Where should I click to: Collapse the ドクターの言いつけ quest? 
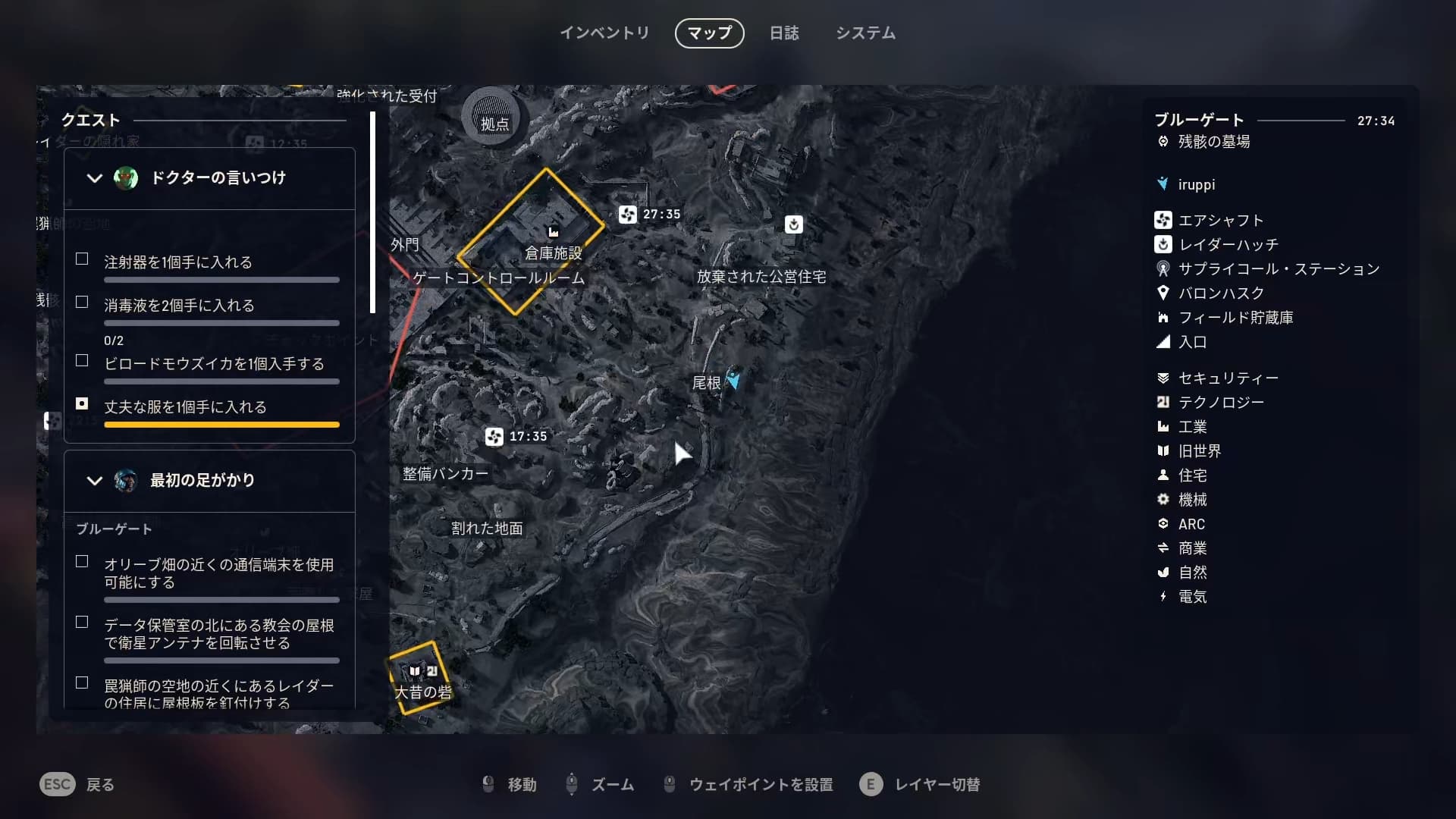pos(95,178)
